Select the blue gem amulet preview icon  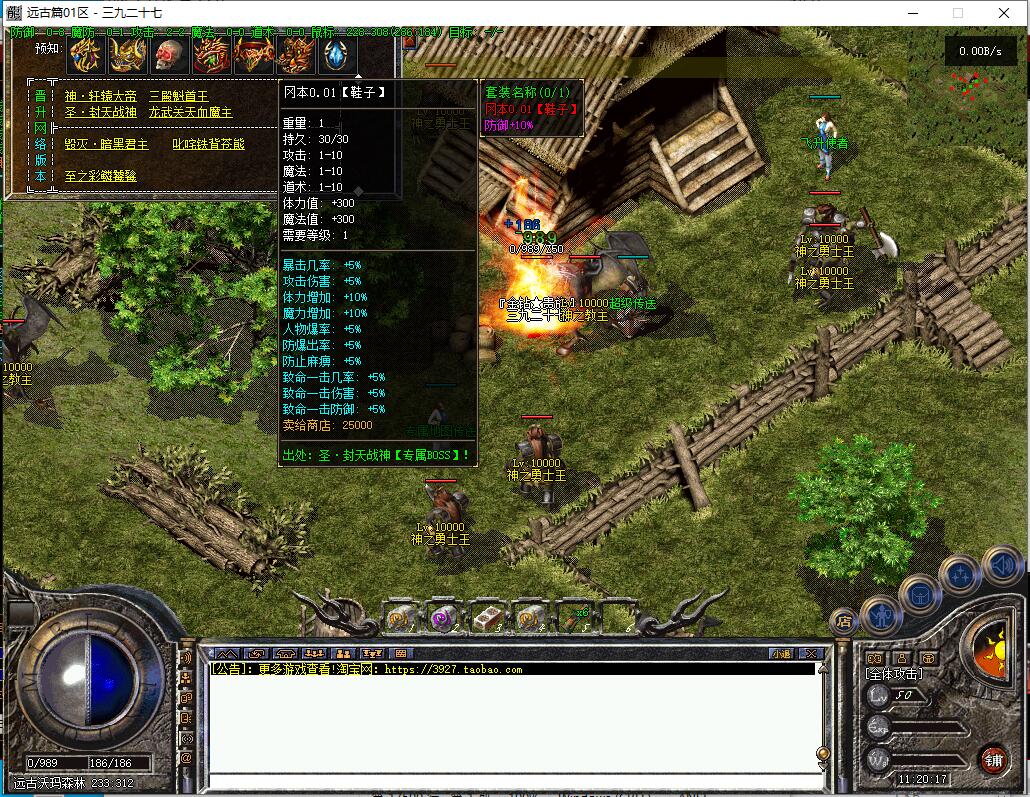tap(337, 55)
